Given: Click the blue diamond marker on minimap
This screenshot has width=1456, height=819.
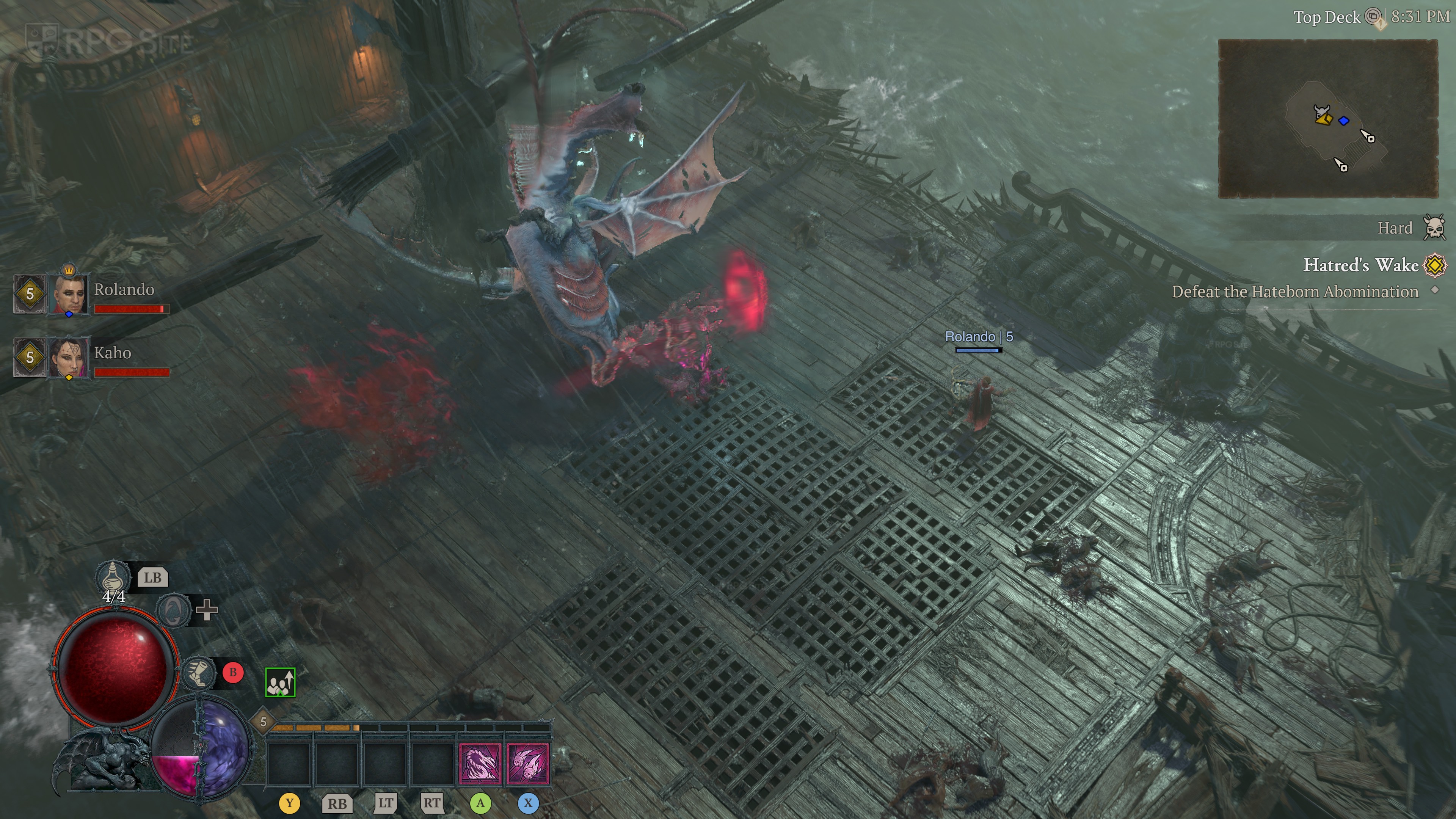Looking at the screenshot, I should [x=1344, y=121].
